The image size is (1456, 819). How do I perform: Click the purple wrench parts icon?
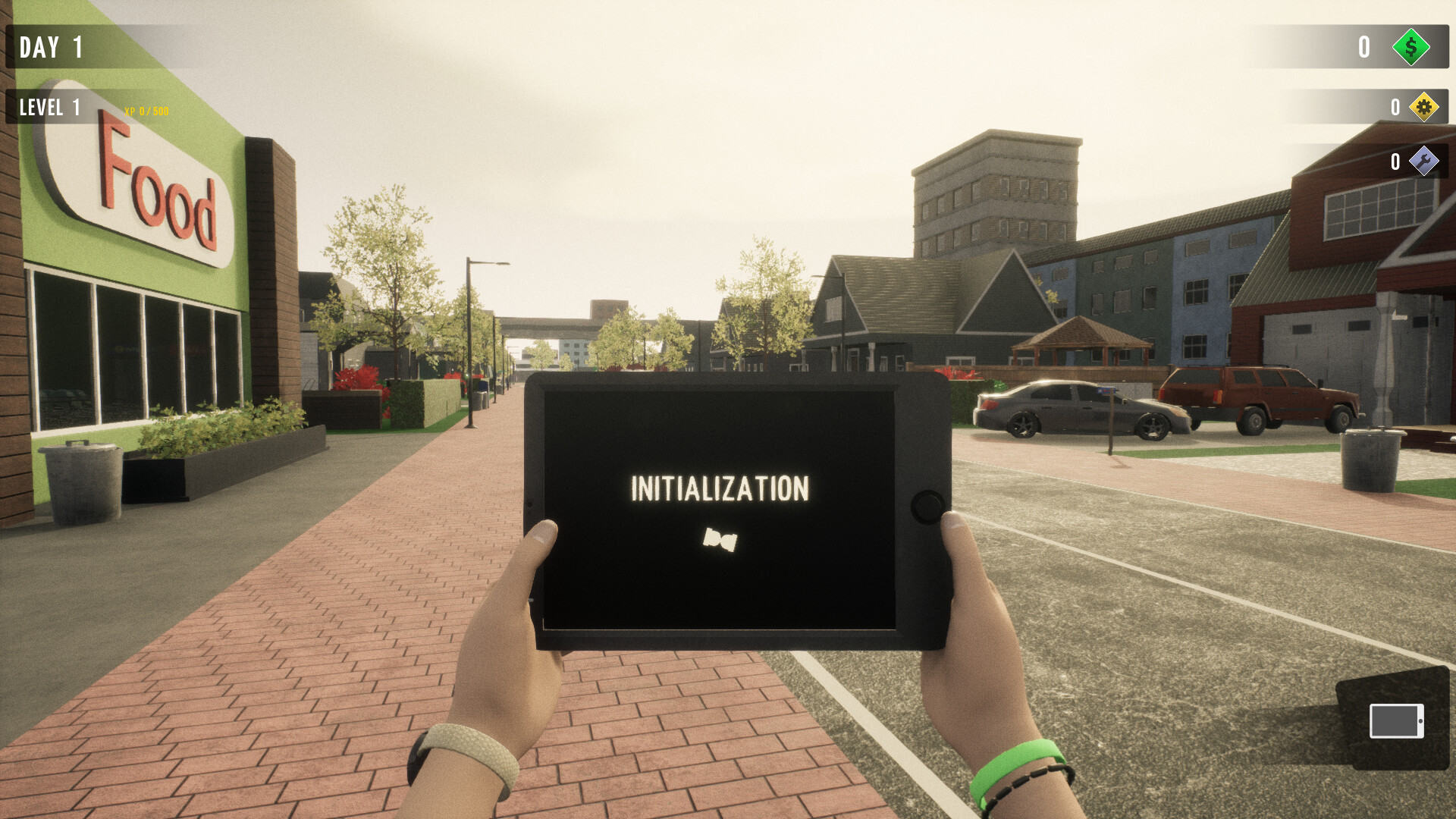pyautogui.click(x=1426, y=162)
